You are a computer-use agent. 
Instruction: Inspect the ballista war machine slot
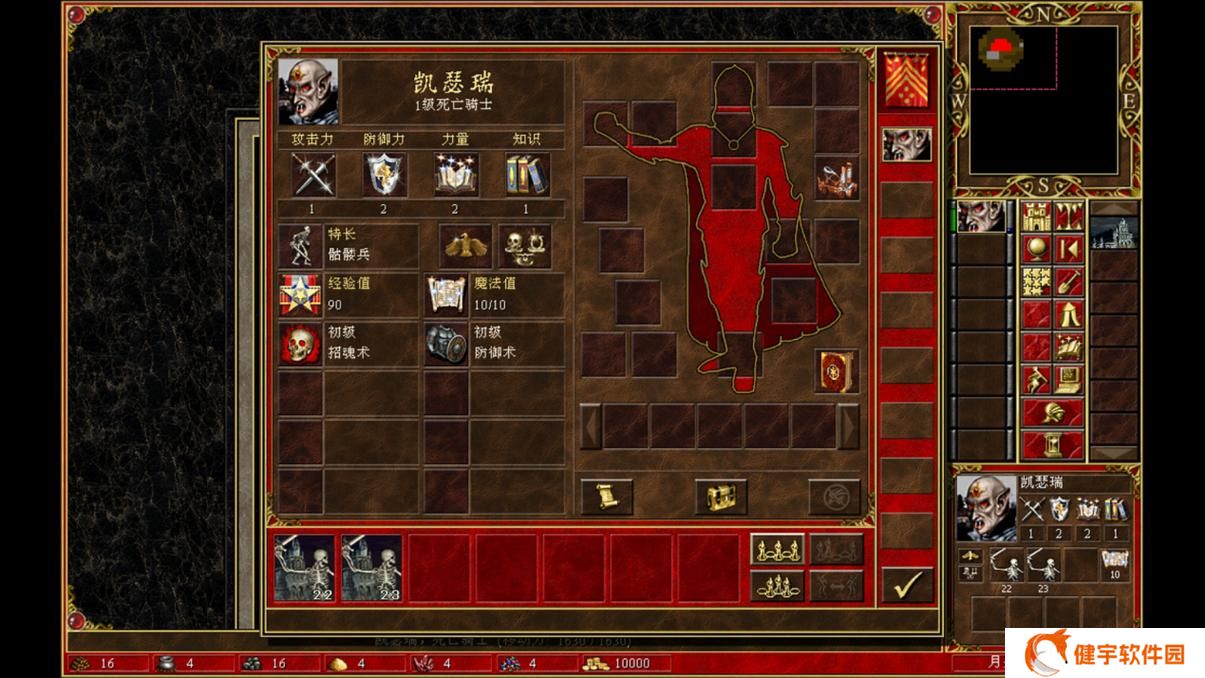pyautogui.click(x=836, y=178)
